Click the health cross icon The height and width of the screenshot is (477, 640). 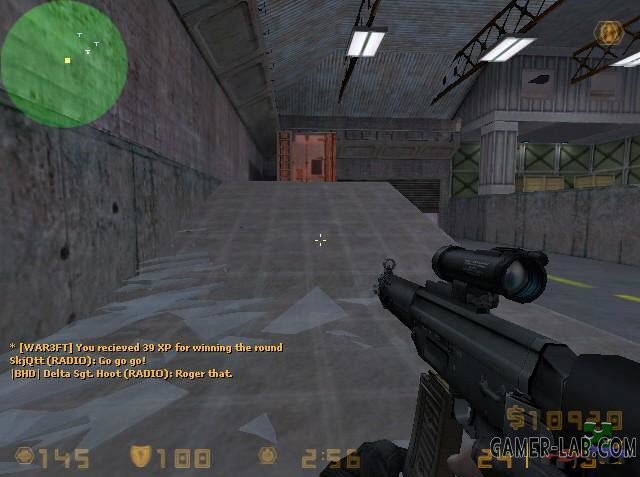tap(24, 458)
